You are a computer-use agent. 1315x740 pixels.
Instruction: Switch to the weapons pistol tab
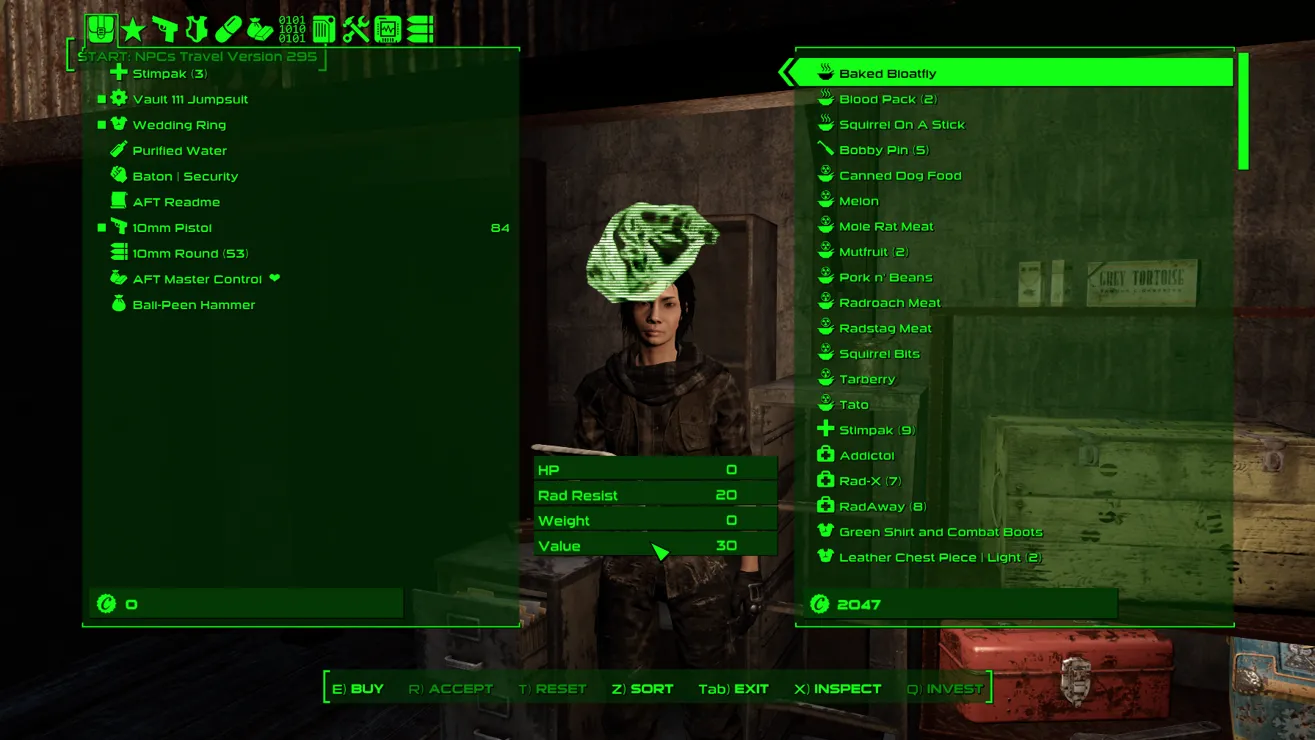[x=164, y=29]
